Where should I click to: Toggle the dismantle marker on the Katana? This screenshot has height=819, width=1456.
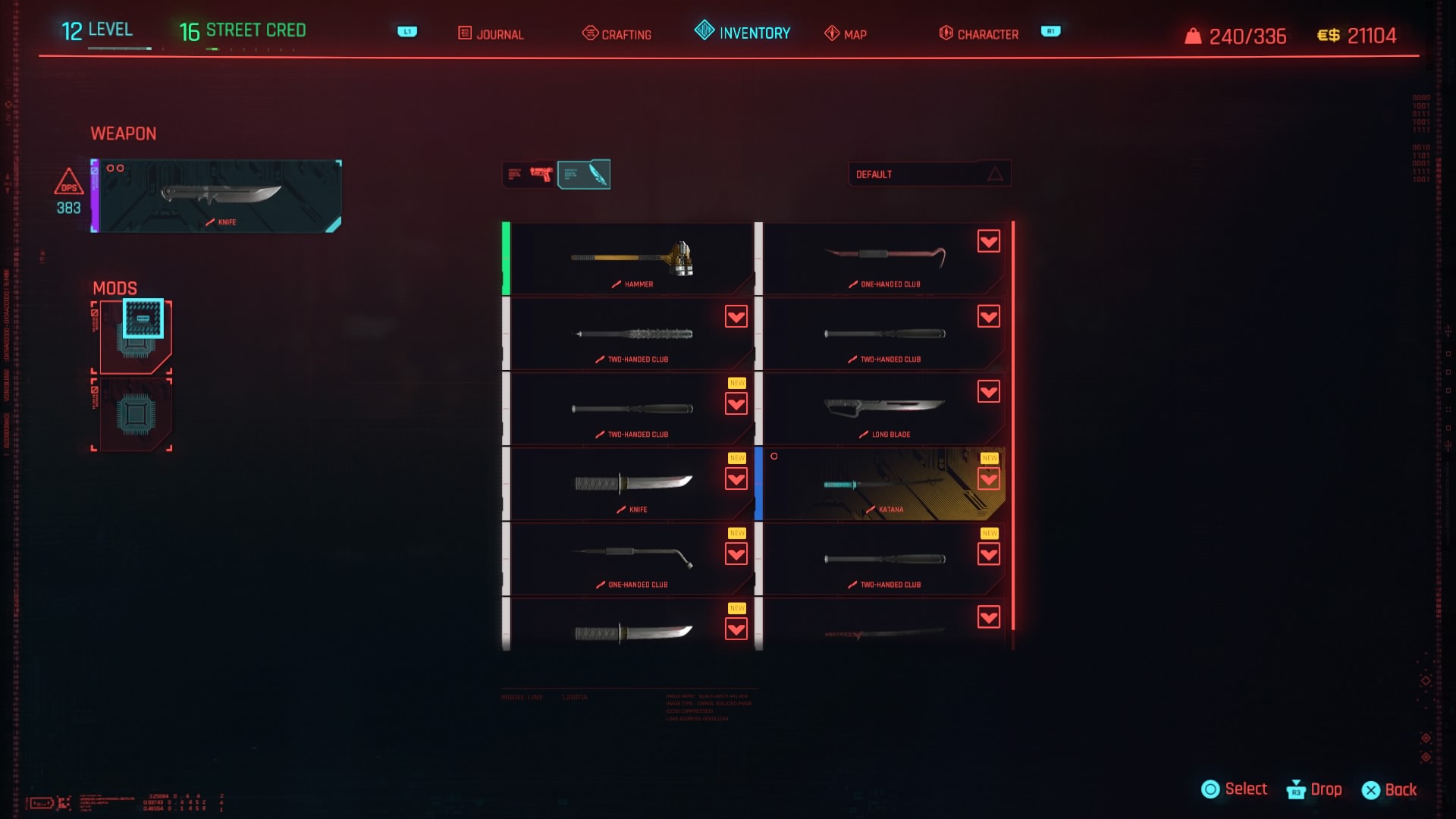pyautogui.click(x=988, y=479)
